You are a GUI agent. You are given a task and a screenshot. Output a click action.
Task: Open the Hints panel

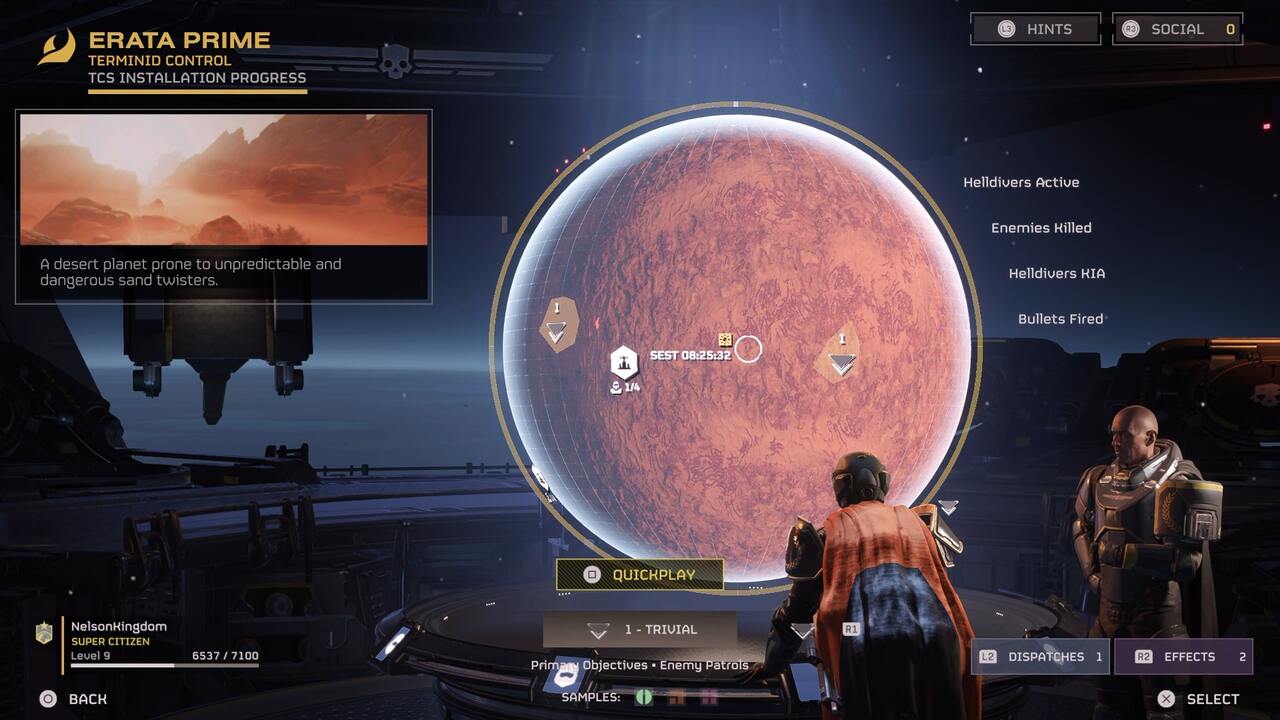pyautogui.click(x=1035, y=29)
